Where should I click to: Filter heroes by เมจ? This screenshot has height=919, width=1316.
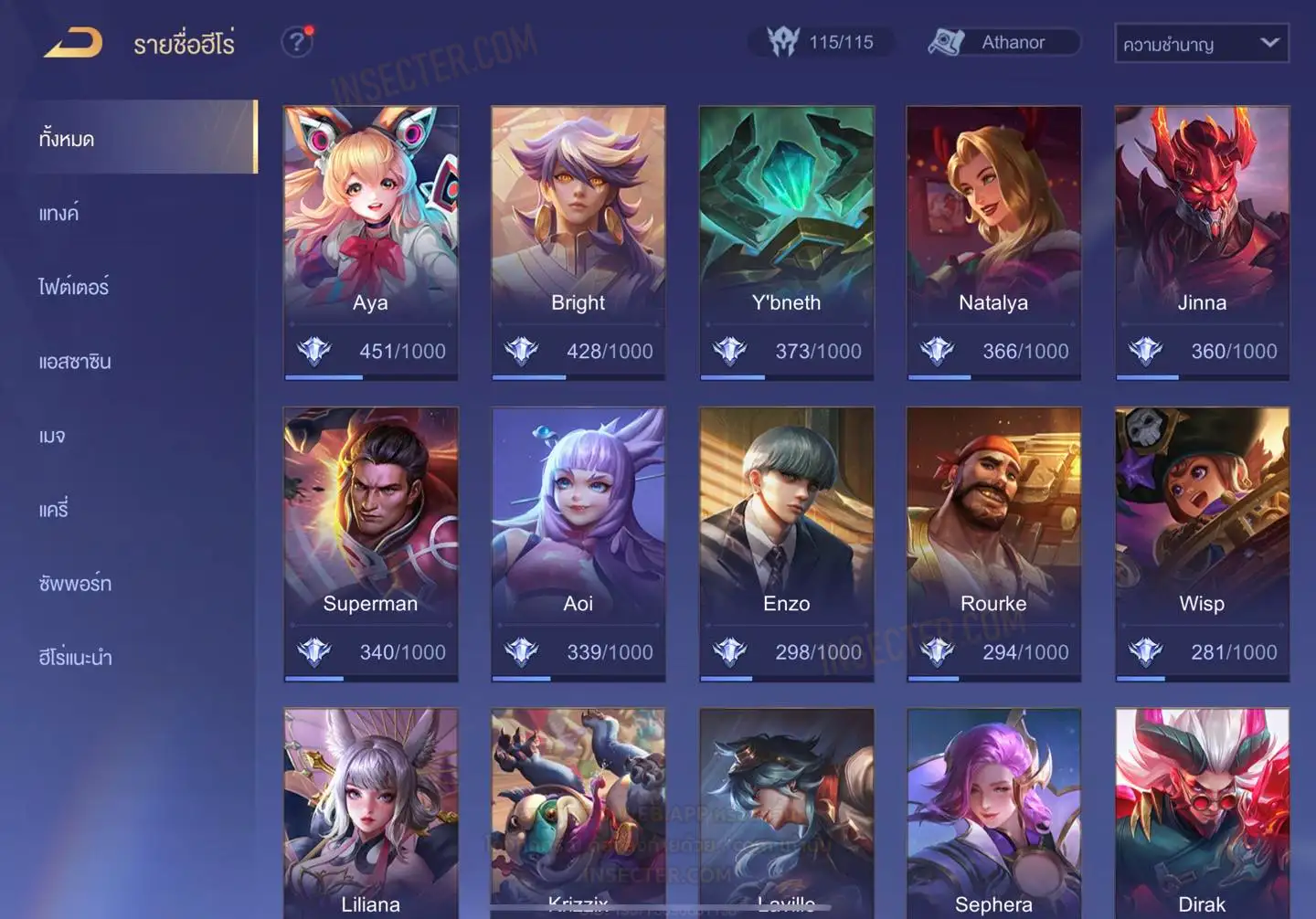tap(52, 435)
